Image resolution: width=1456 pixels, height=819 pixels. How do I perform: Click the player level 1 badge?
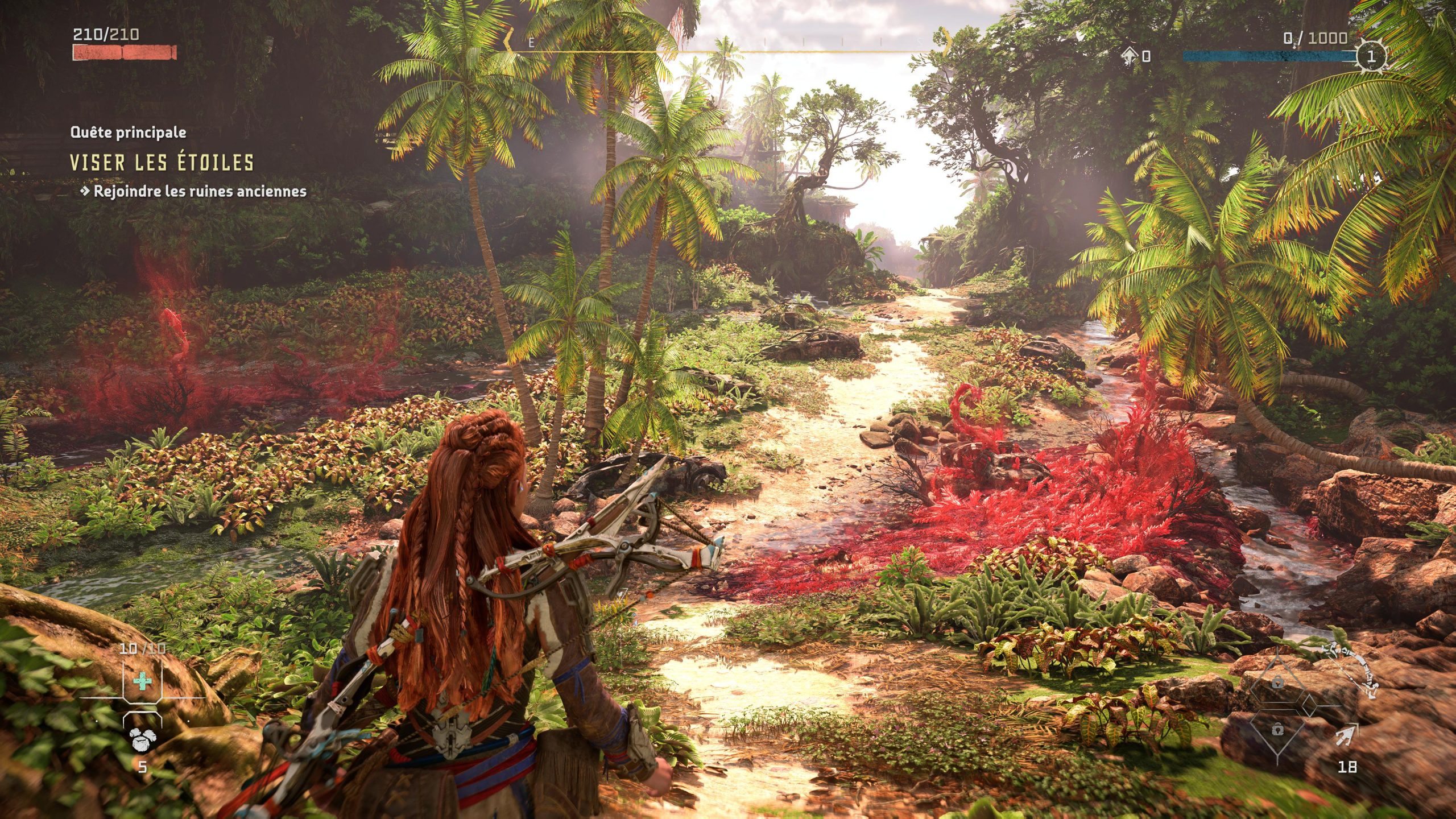pos(1371,56)
